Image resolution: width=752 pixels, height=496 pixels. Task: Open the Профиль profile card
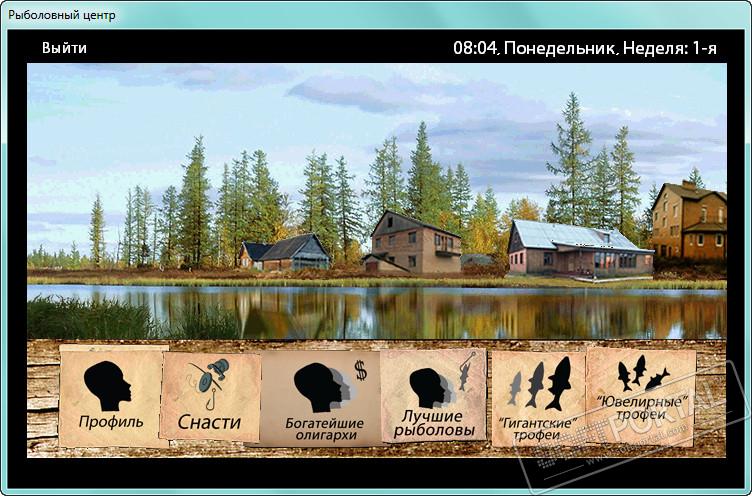point(111,398)
